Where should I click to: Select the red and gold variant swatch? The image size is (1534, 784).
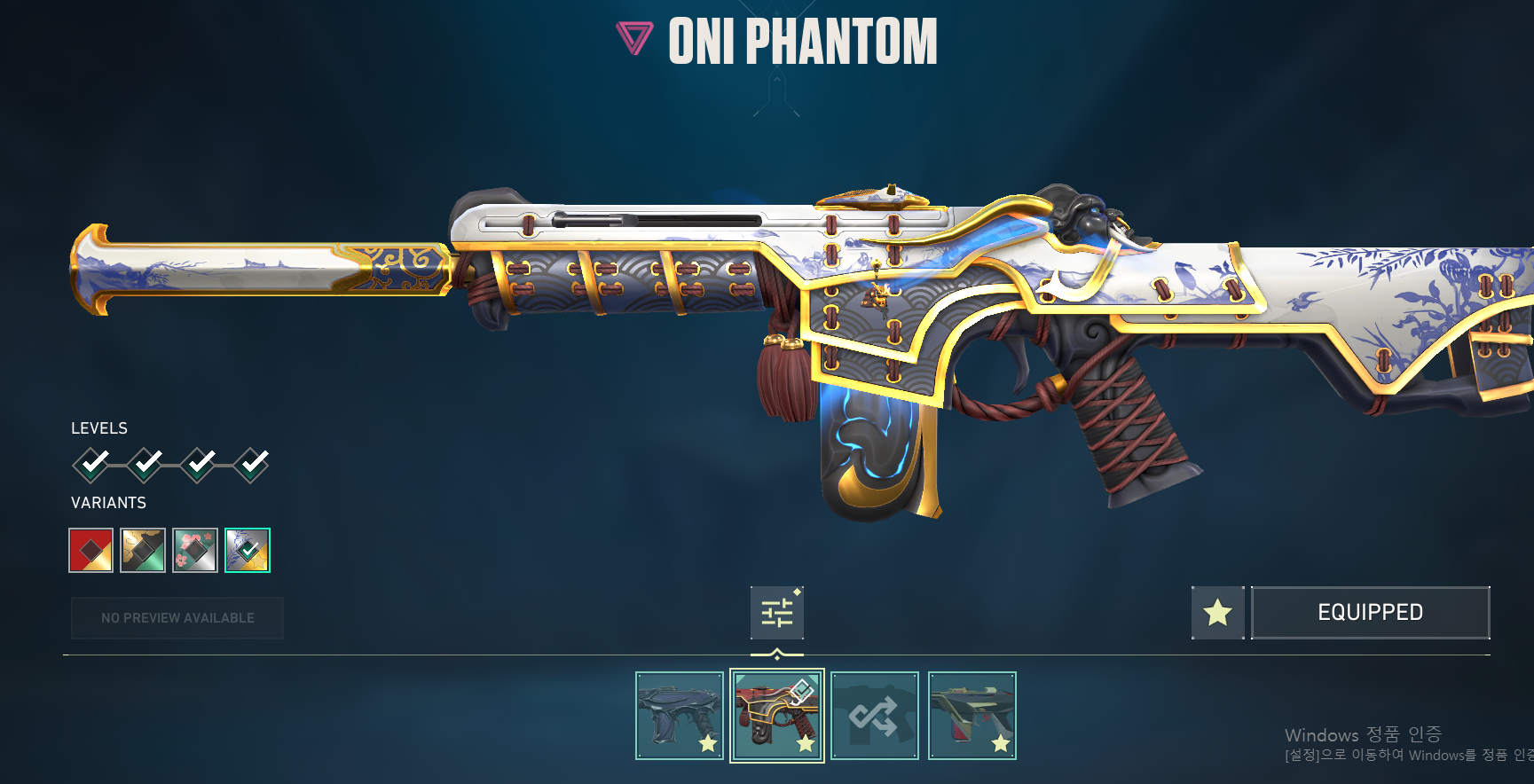90,551
